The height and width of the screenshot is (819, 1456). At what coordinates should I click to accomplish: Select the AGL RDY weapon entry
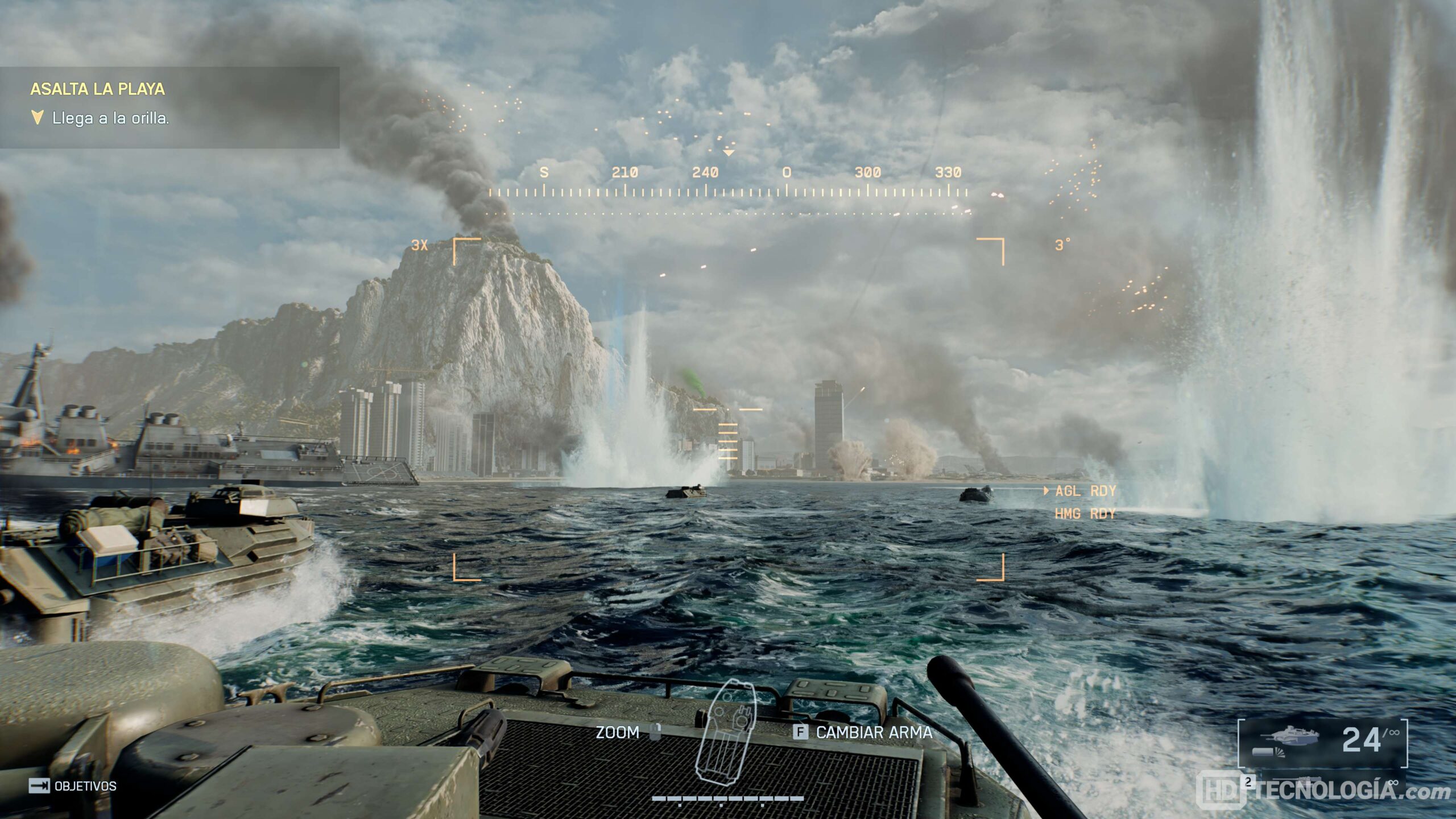point(1084,491)
